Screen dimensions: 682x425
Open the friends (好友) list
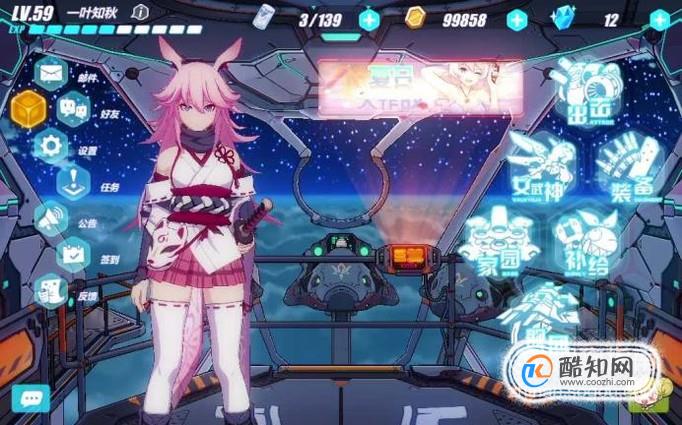[x=73, y=108]
